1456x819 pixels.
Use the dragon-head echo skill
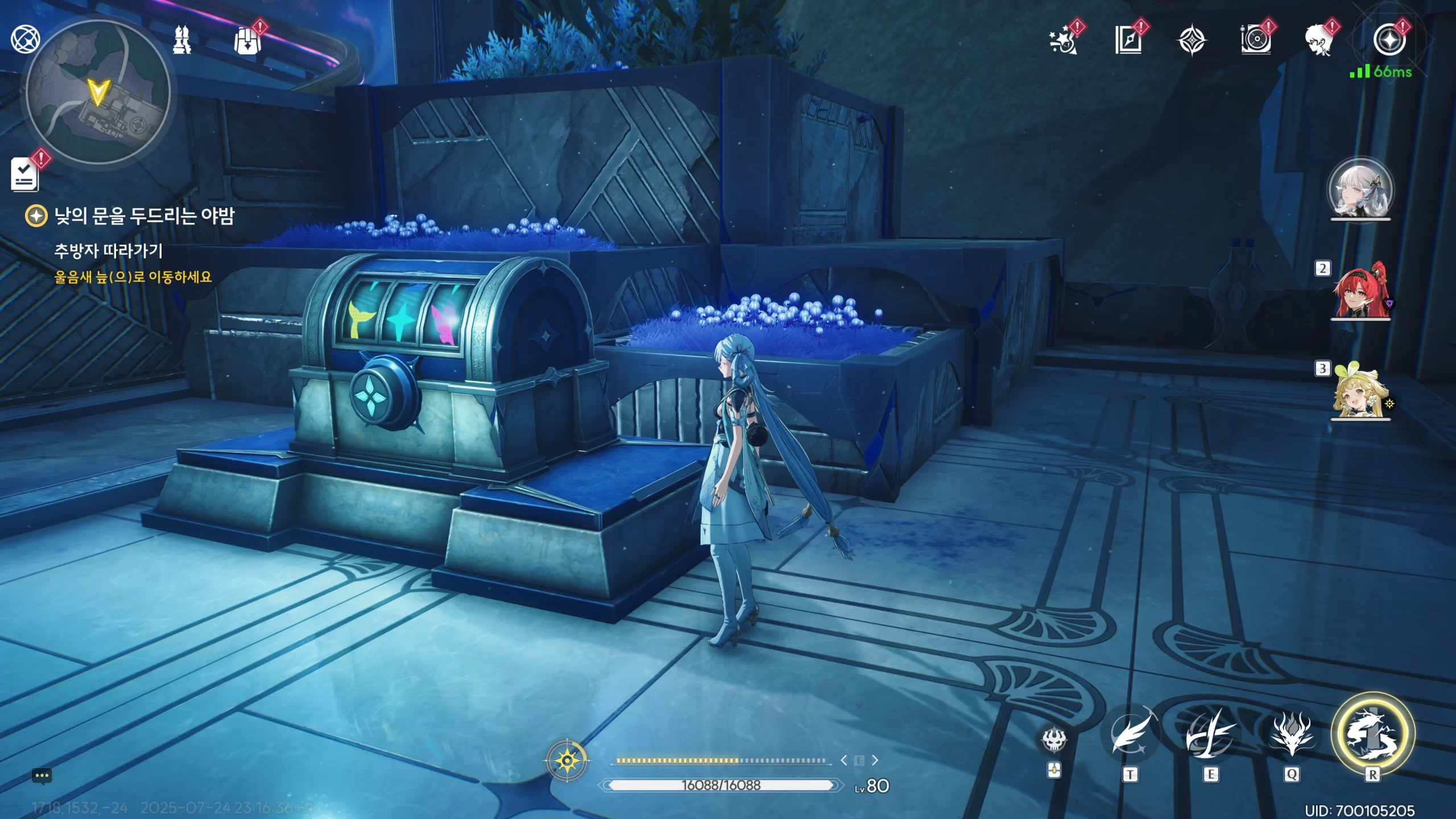pos(1292,735)
